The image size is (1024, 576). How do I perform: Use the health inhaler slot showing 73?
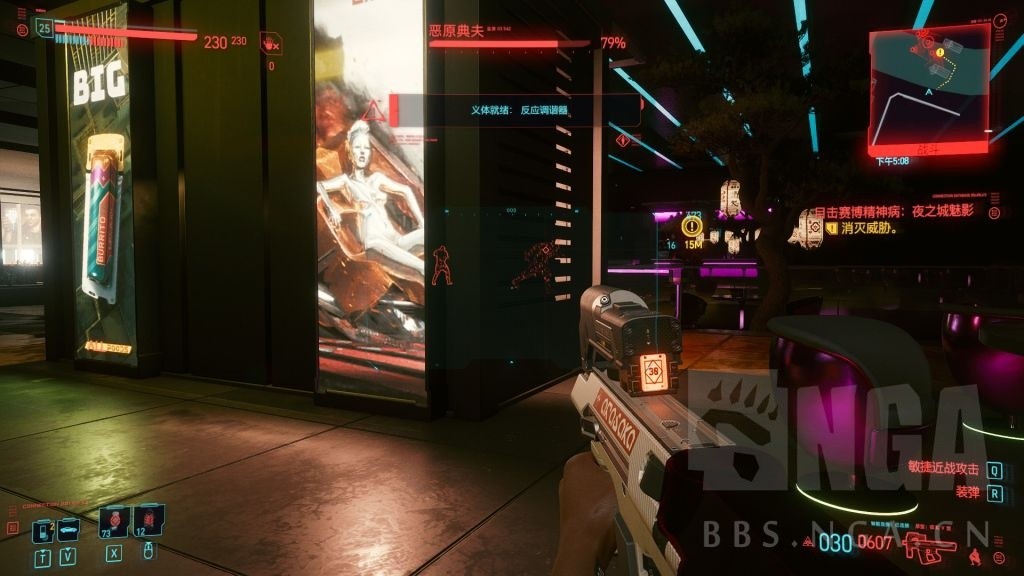coord(114,521)
